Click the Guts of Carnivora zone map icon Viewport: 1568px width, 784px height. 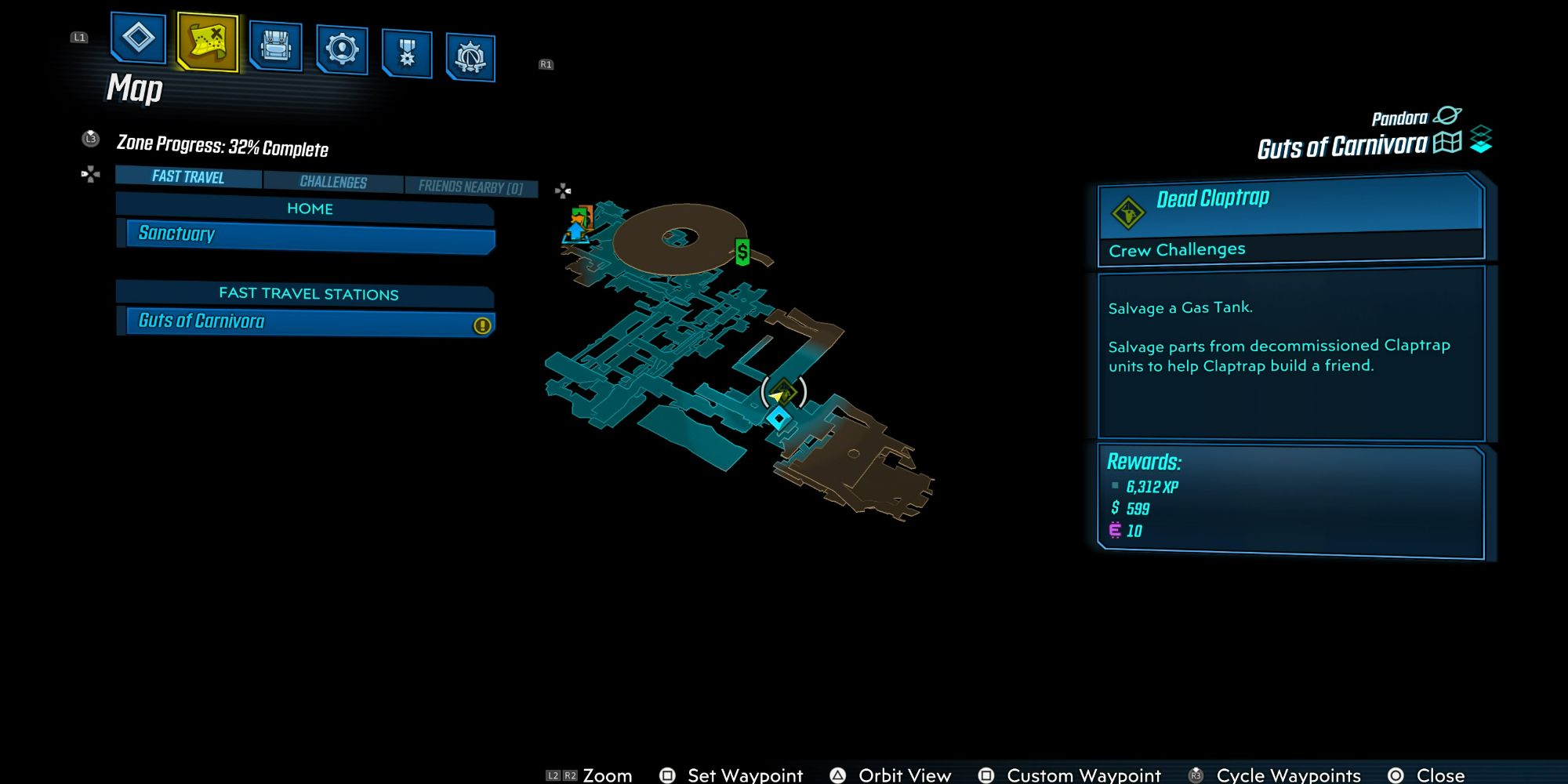click(x=1447, y=143)
